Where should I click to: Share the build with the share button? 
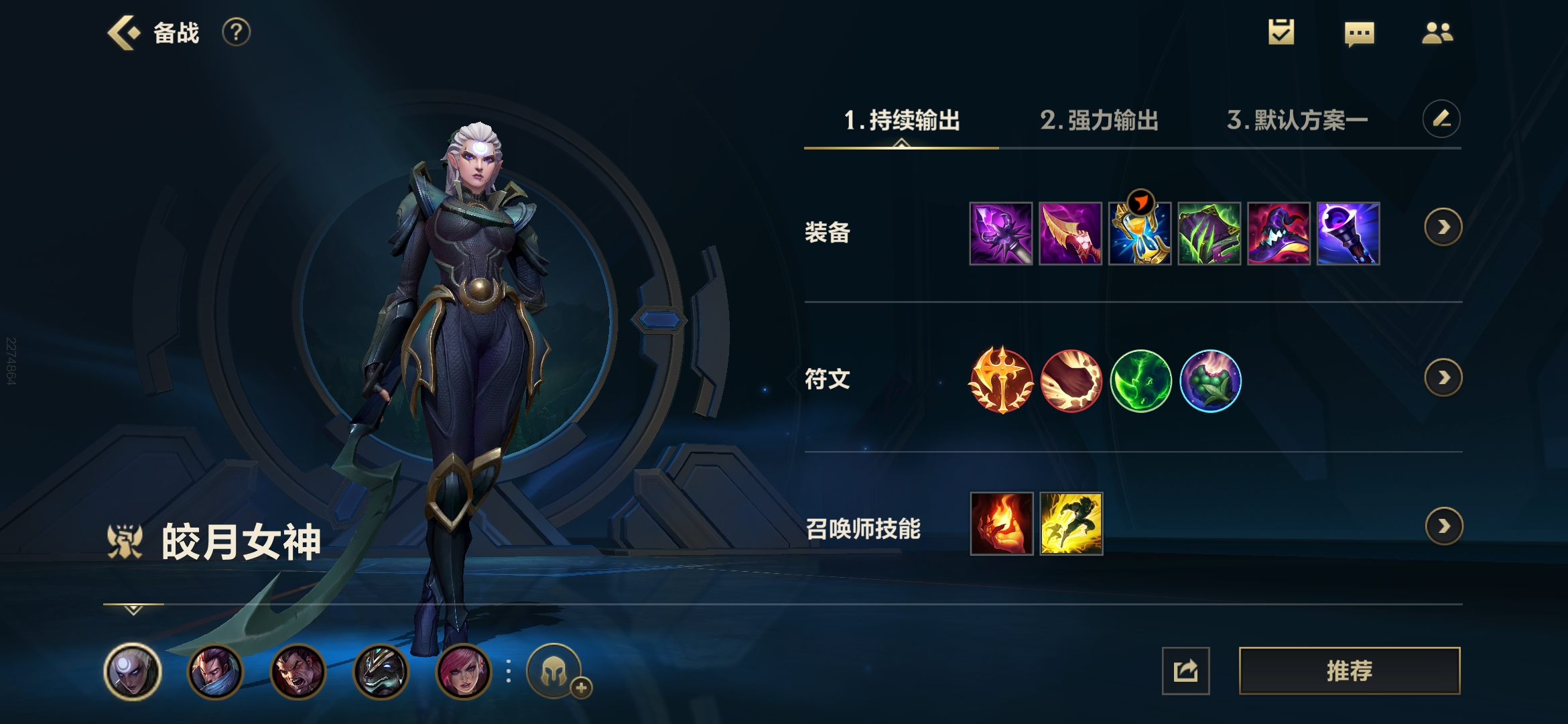click(1185, 670)
